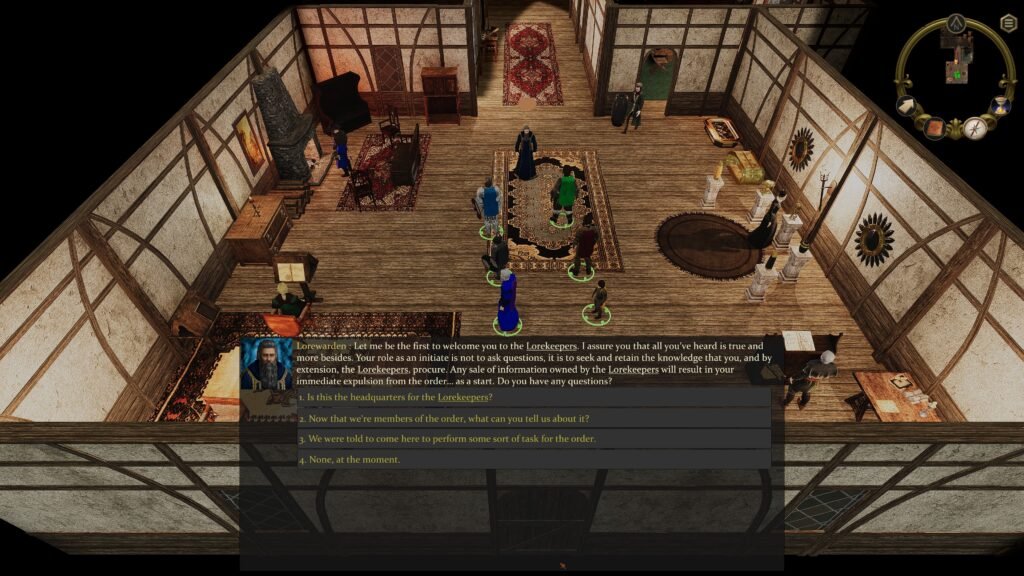Click the minimap

pyautogui.click(x=957, y=62)
